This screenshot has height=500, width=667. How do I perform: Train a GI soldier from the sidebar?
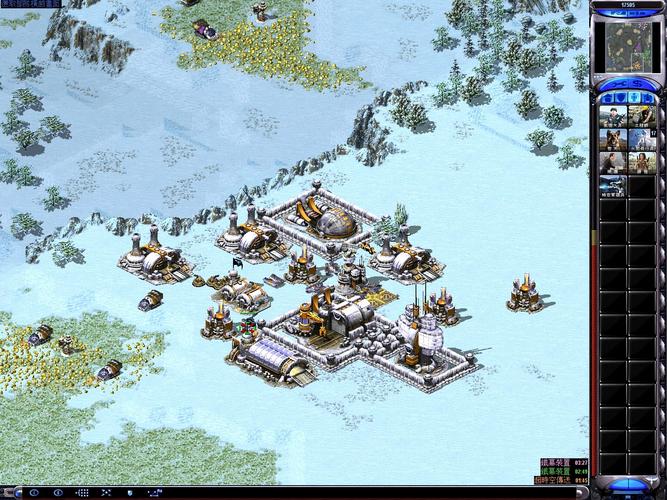[612, 115]
